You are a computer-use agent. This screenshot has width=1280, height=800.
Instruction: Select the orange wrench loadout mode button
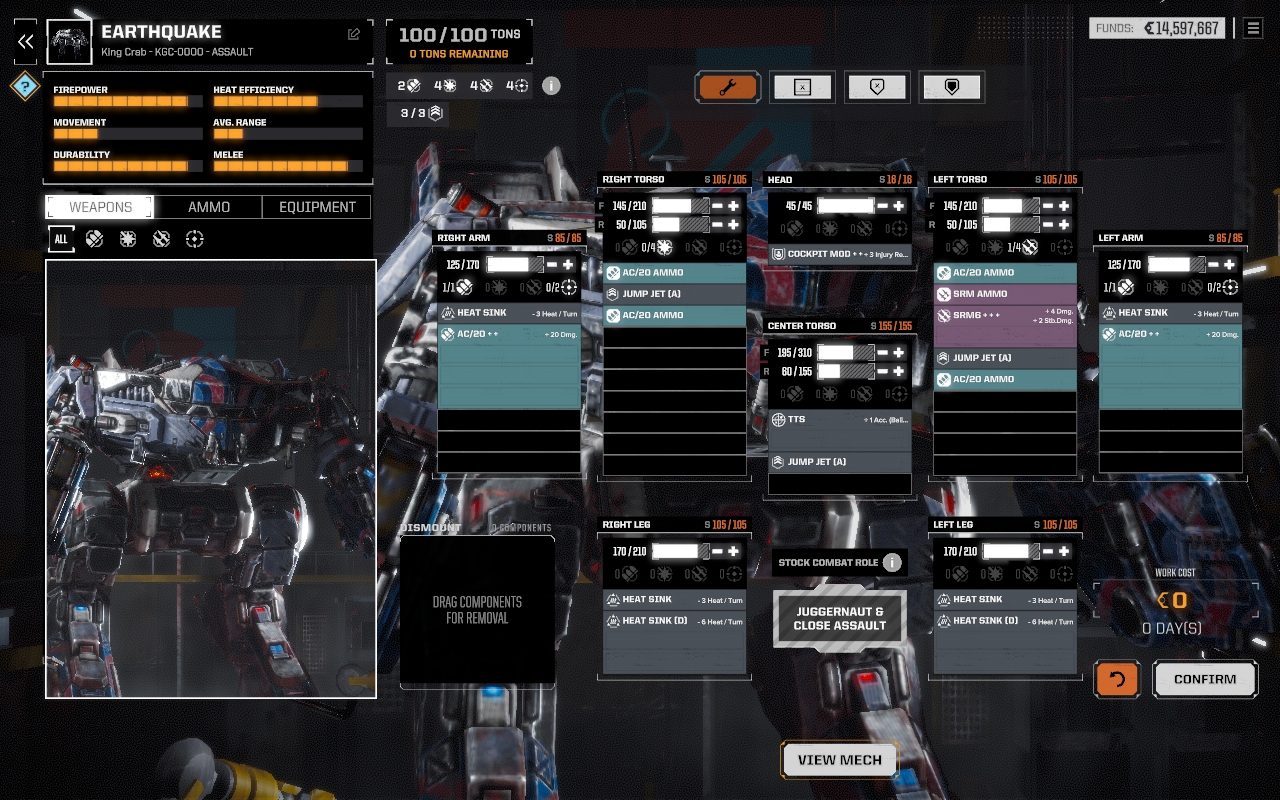coord(728,87)
